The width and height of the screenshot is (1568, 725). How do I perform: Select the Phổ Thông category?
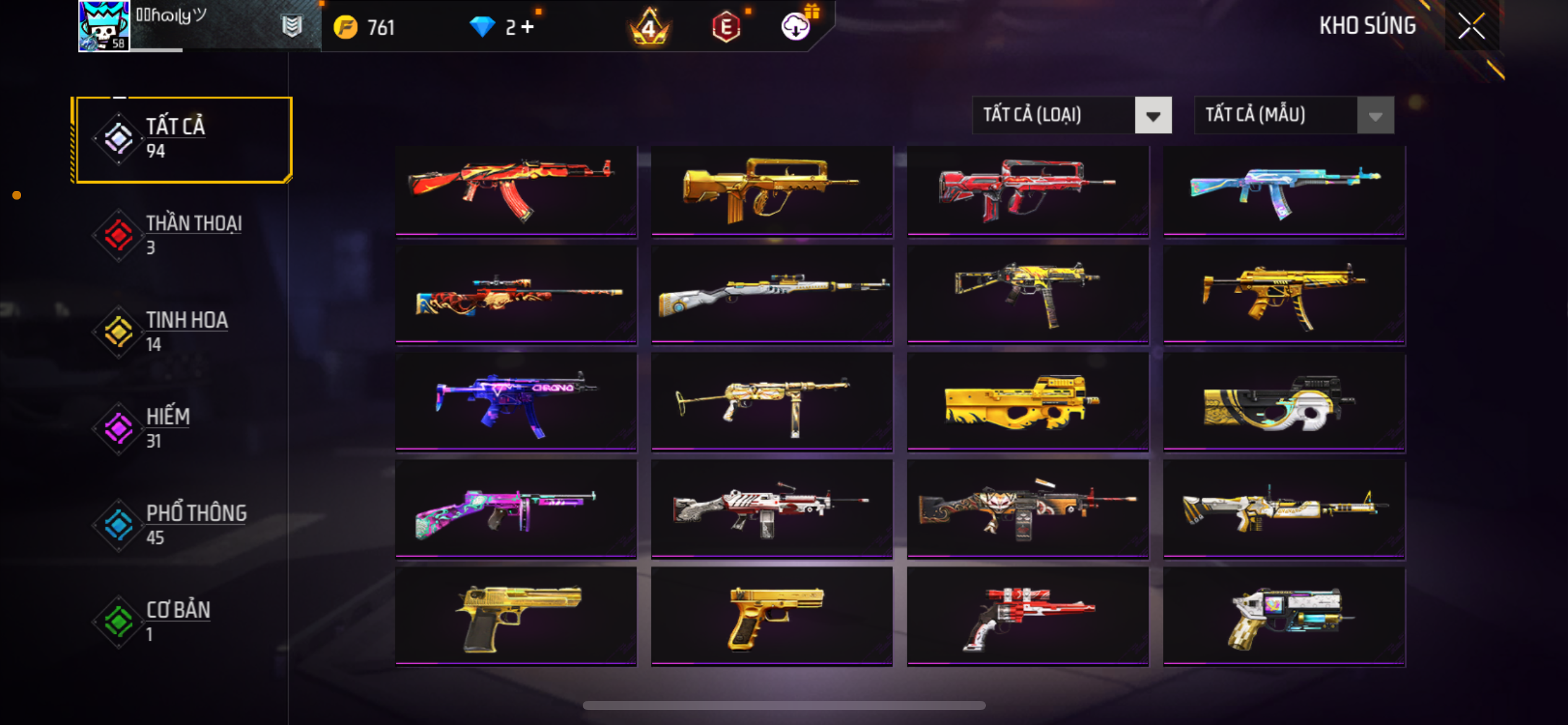click(181, 525)
